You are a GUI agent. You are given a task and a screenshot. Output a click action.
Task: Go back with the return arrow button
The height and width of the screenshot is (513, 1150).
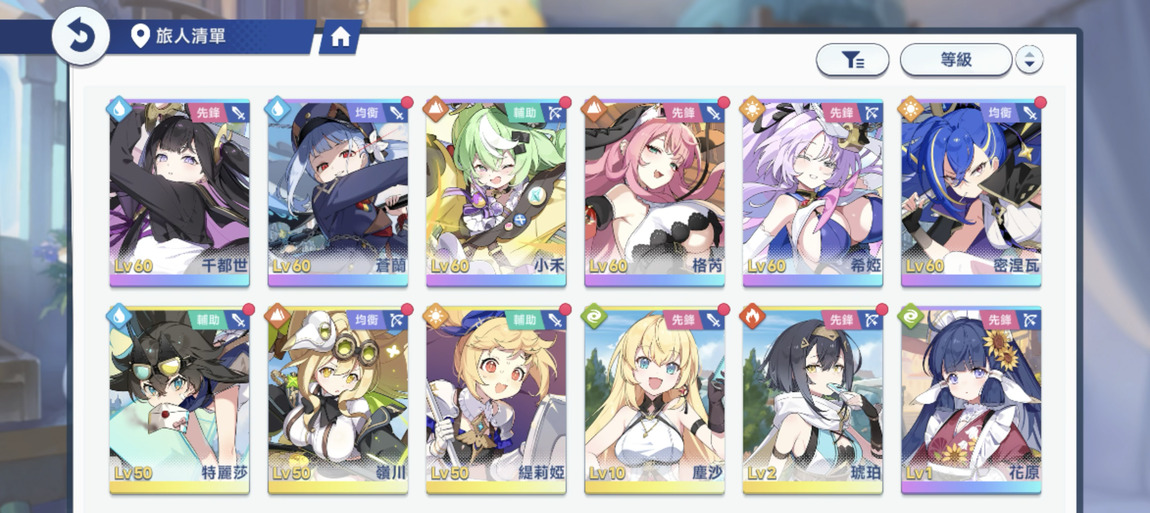tap(80, 38)
